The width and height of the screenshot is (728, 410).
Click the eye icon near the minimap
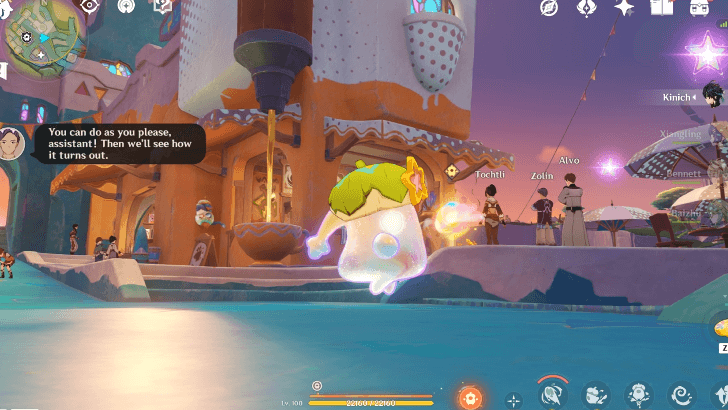90,6
